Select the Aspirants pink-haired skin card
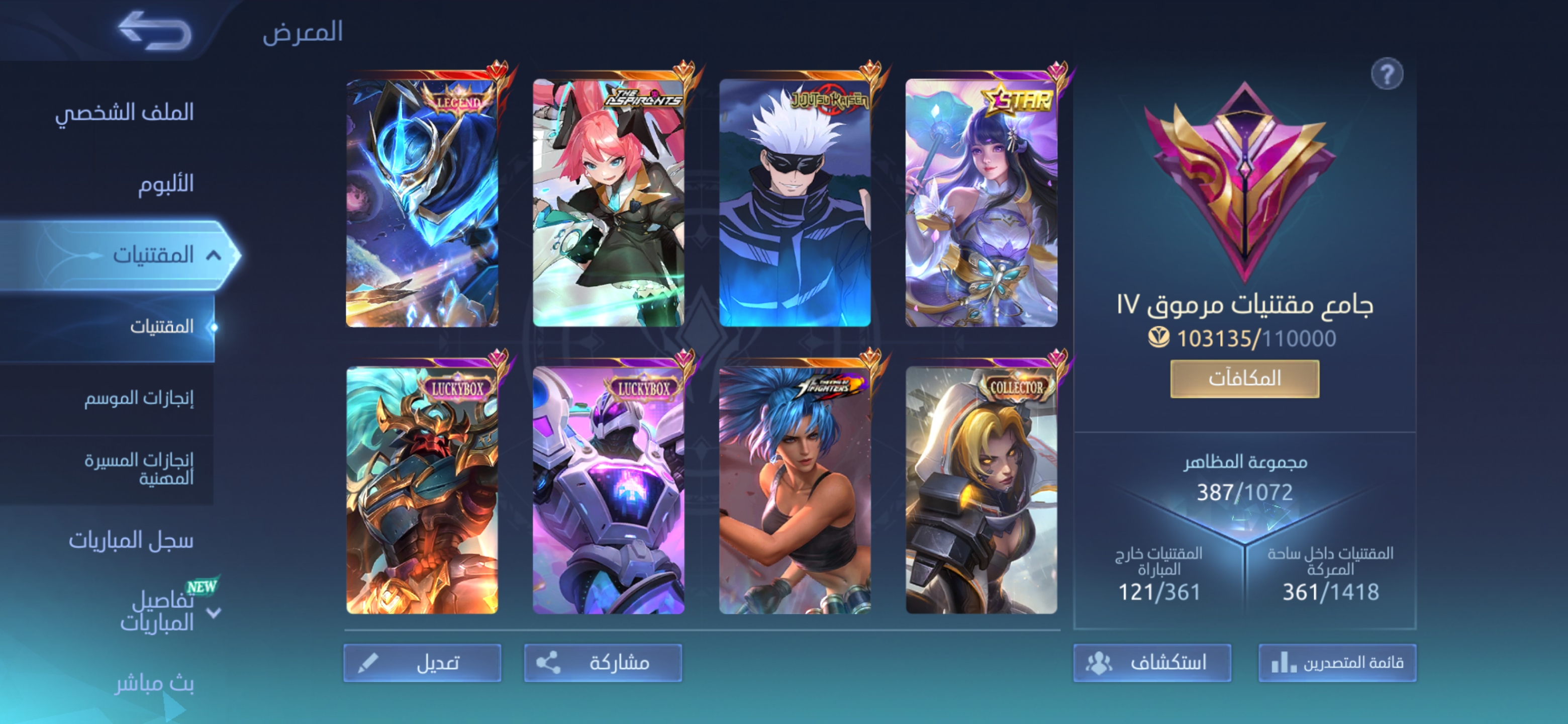 [x=608, y=202]
